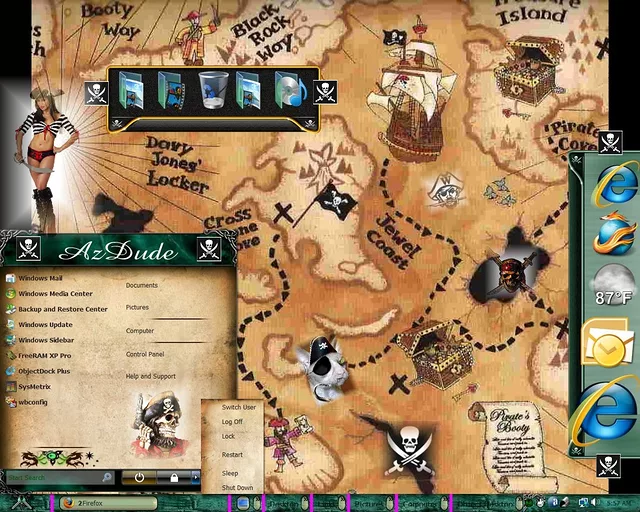The height and width of the screenshot is (512, 640).
Task: Choose Restart from the power options
Action: (x=232, y=455)
